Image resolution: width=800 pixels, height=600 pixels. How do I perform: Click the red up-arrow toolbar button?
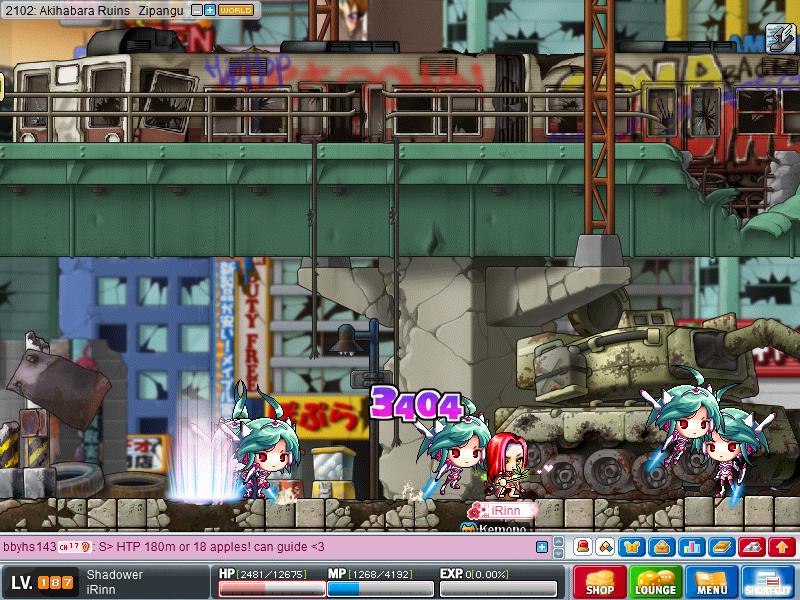click(782, 547)
